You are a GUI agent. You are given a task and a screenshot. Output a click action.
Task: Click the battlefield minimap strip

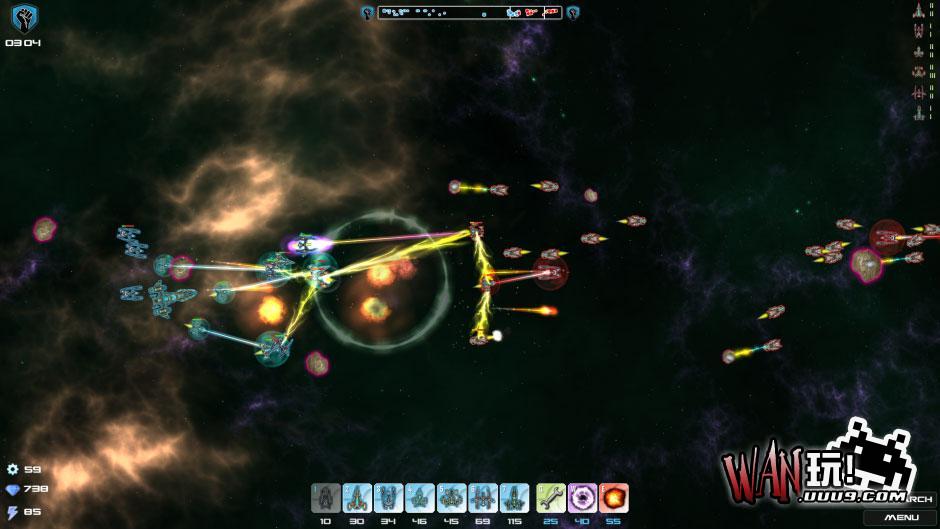tap(470, 13)
